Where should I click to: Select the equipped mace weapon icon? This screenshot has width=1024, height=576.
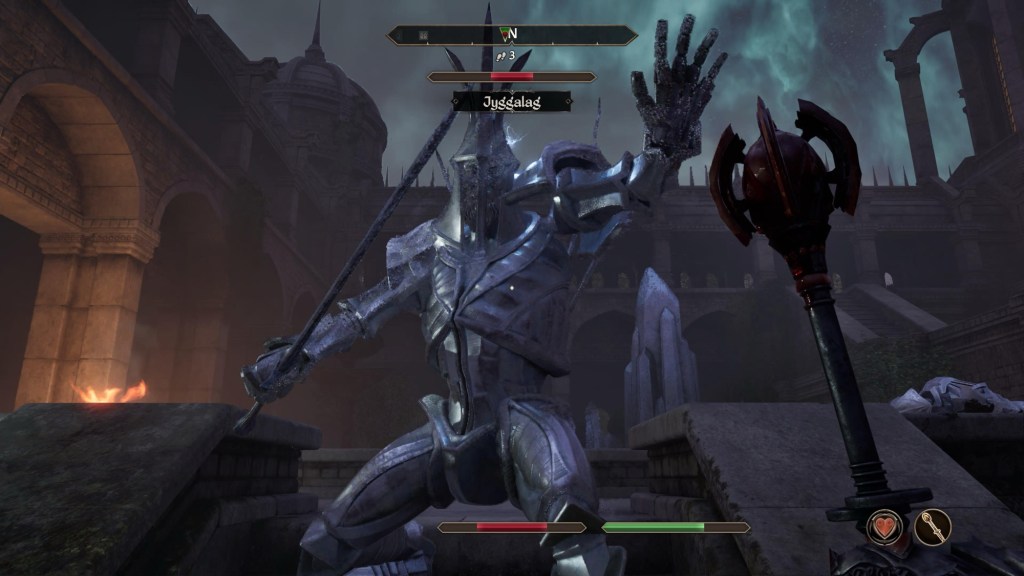tap(932, 526)
